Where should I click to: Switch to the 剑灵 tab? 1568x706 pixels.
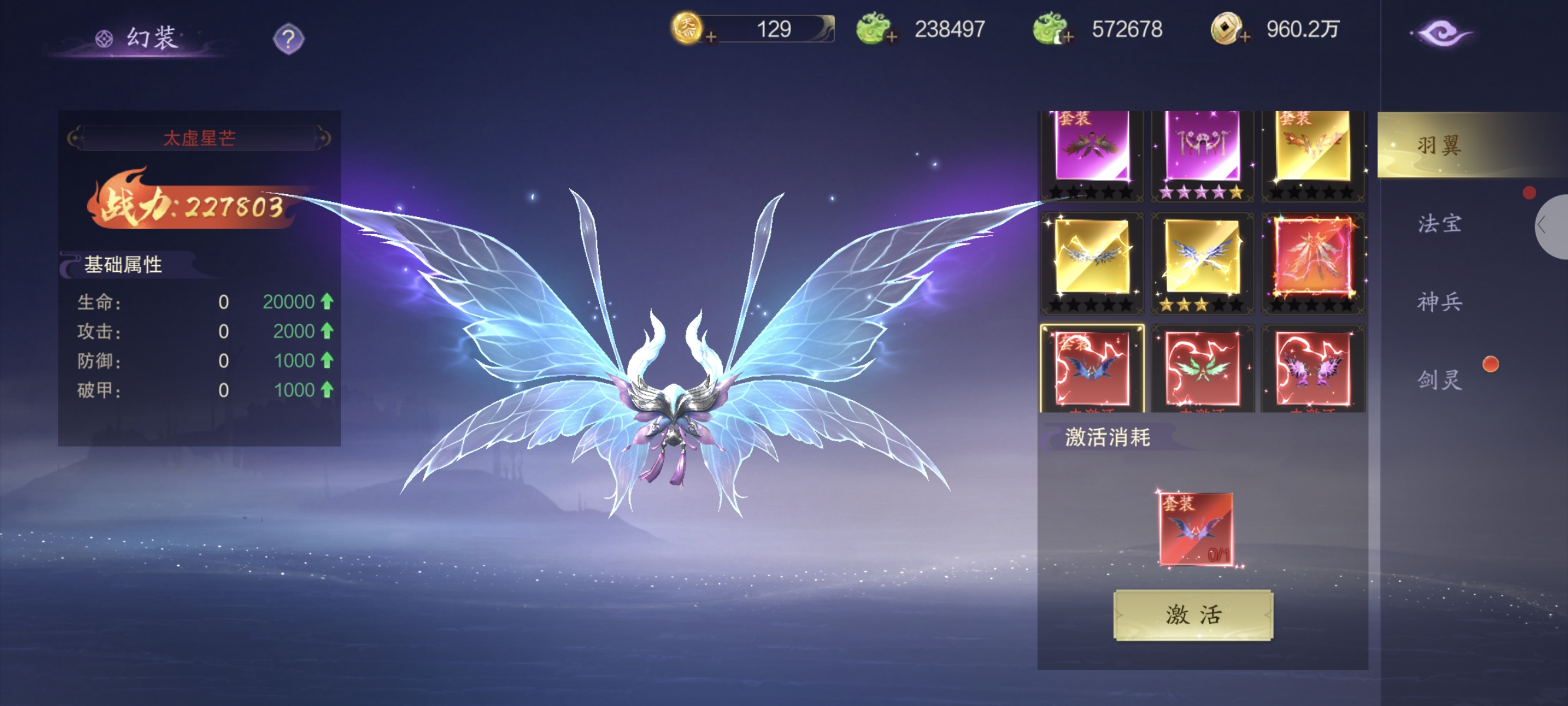pos(1439,380)
